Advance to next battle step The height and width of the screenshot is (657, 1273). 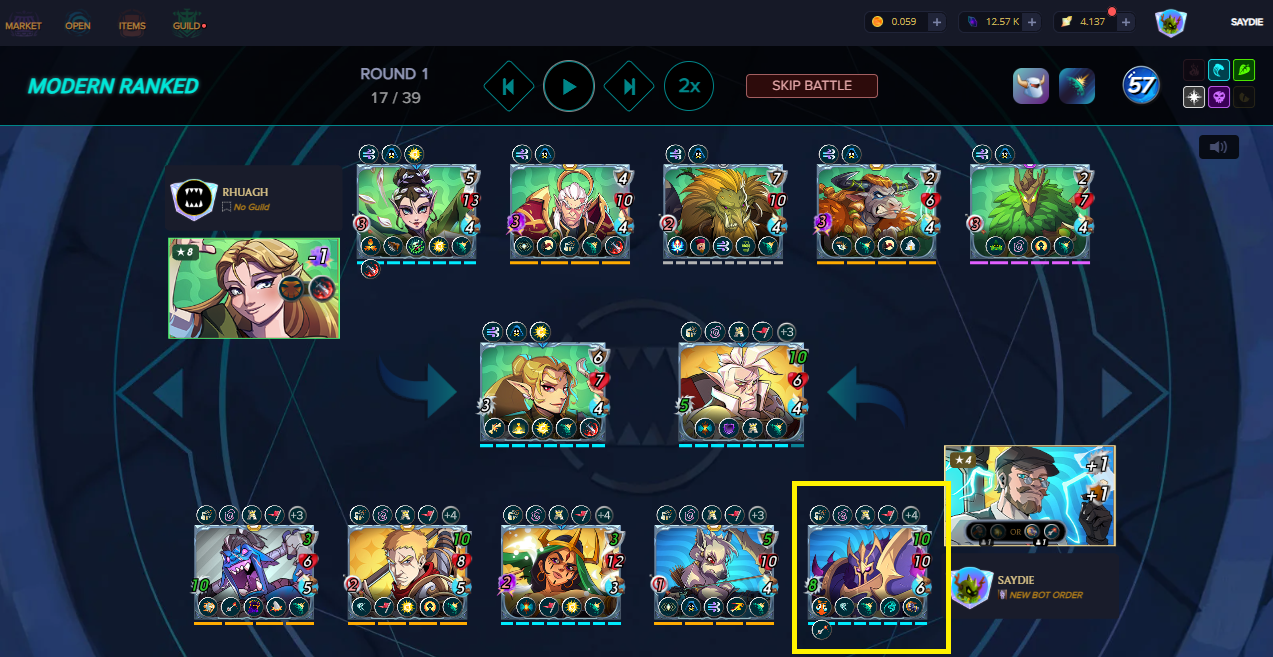(630, 87)
